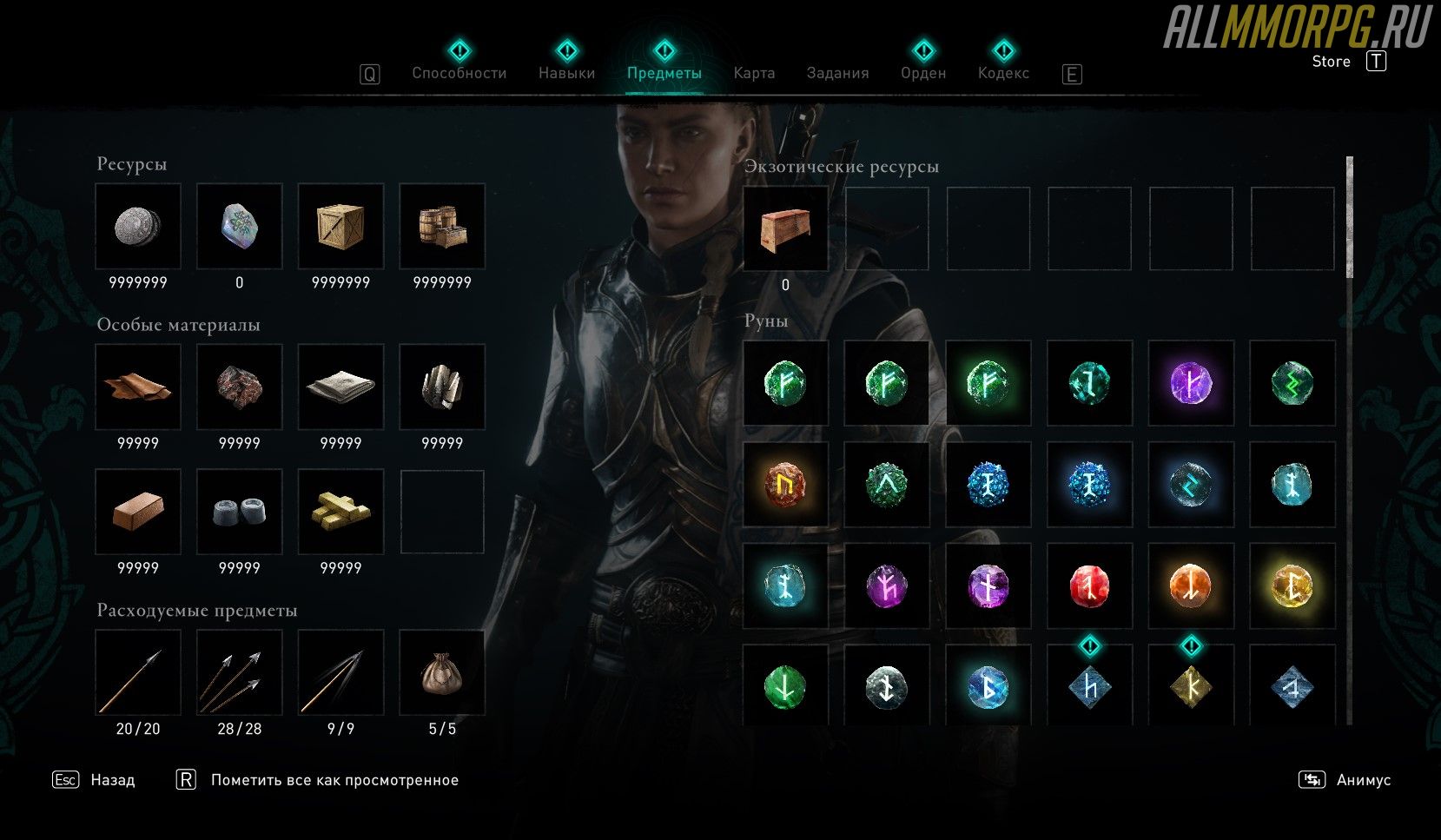Choose the barrels and supplies slot
This screenshot has height=840, width=1441.
442,226
